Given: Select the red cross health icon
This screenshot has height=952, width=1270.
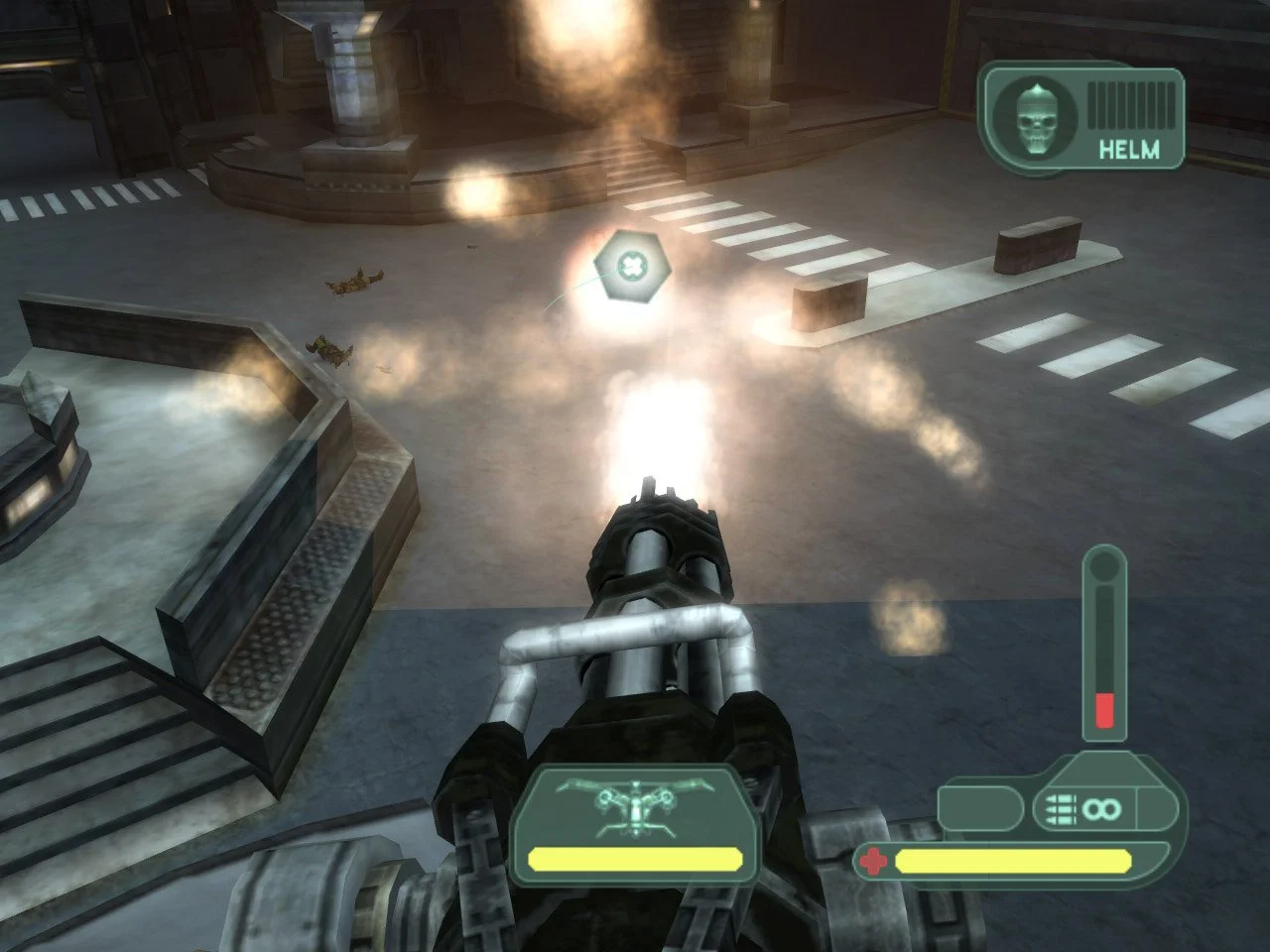Looking at the screenshot, I should click(x=873, y=861).
